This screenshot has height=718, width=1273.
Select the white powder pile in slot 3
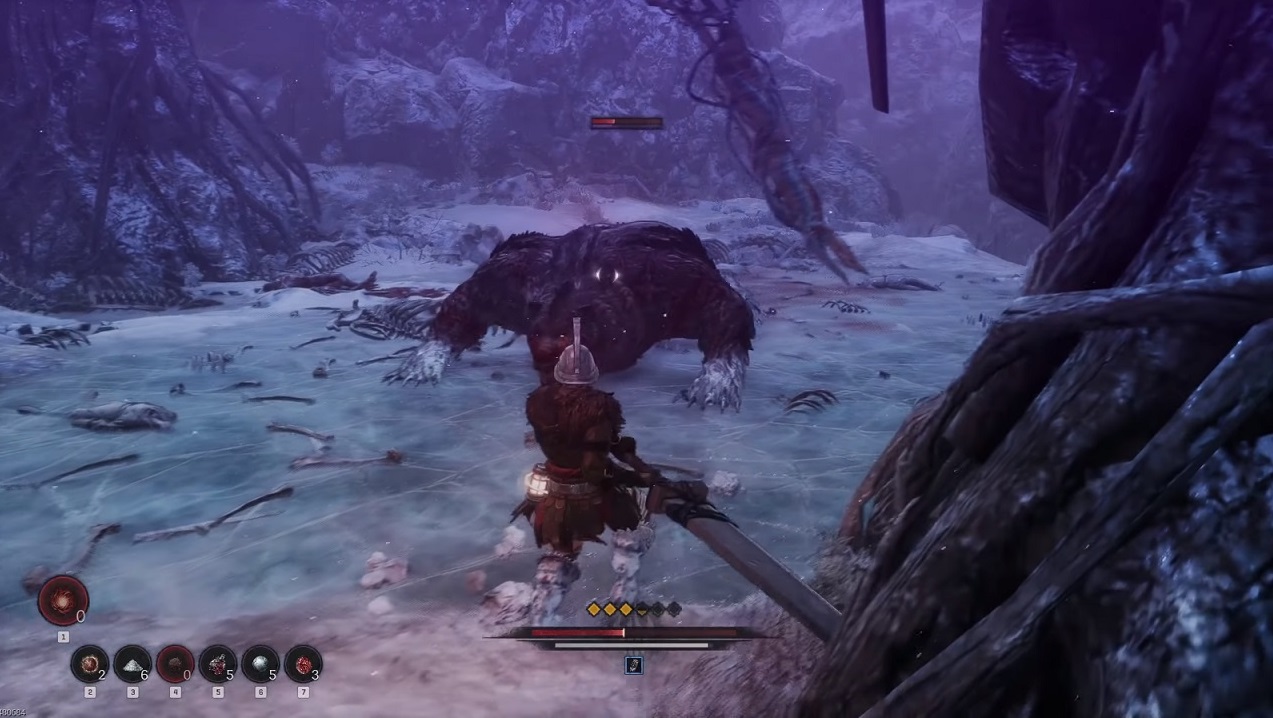tap(132, 664)
